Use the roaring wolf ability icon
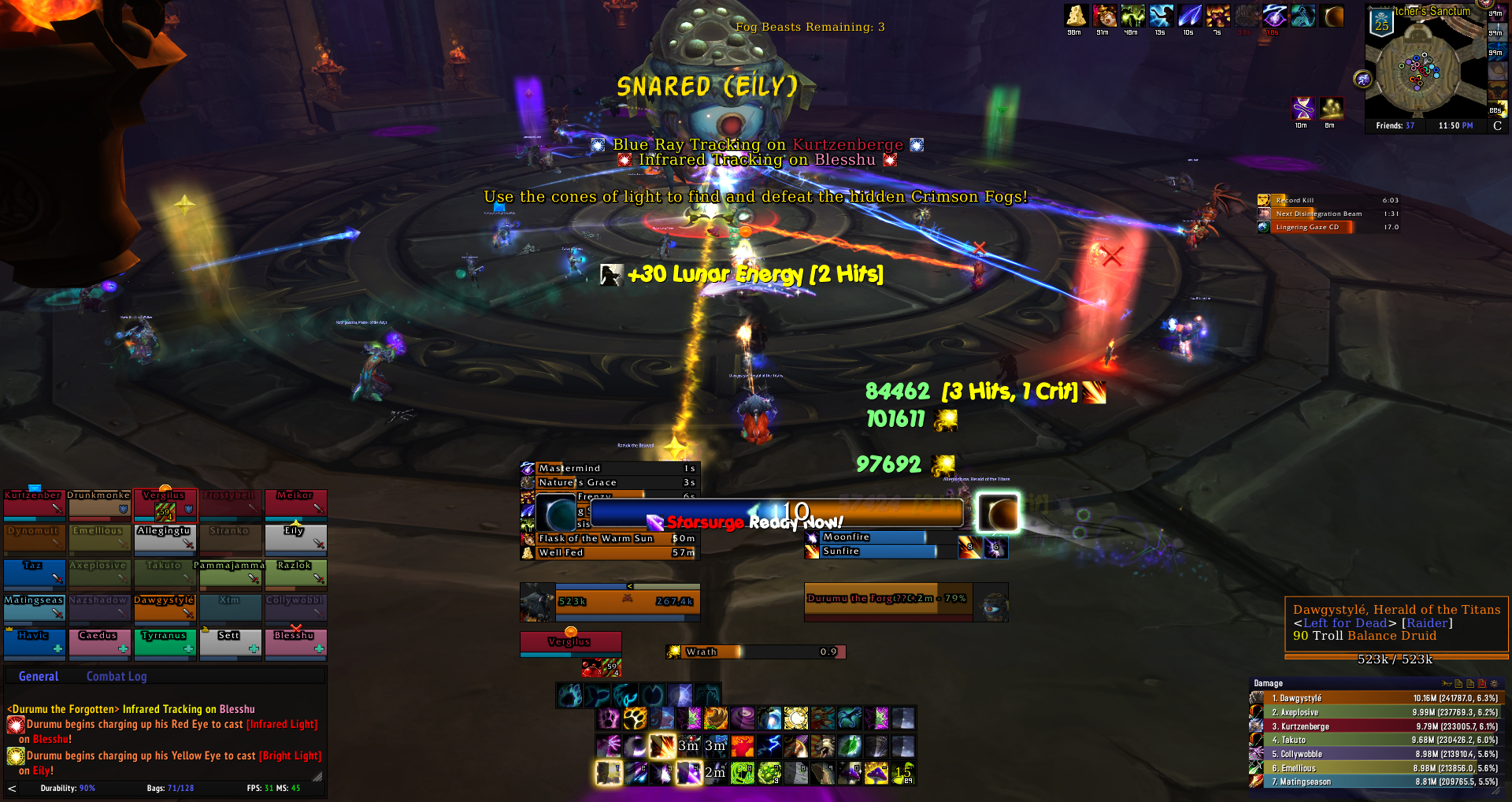Screen dimensions: 1512x802 (x=823, y=745)
